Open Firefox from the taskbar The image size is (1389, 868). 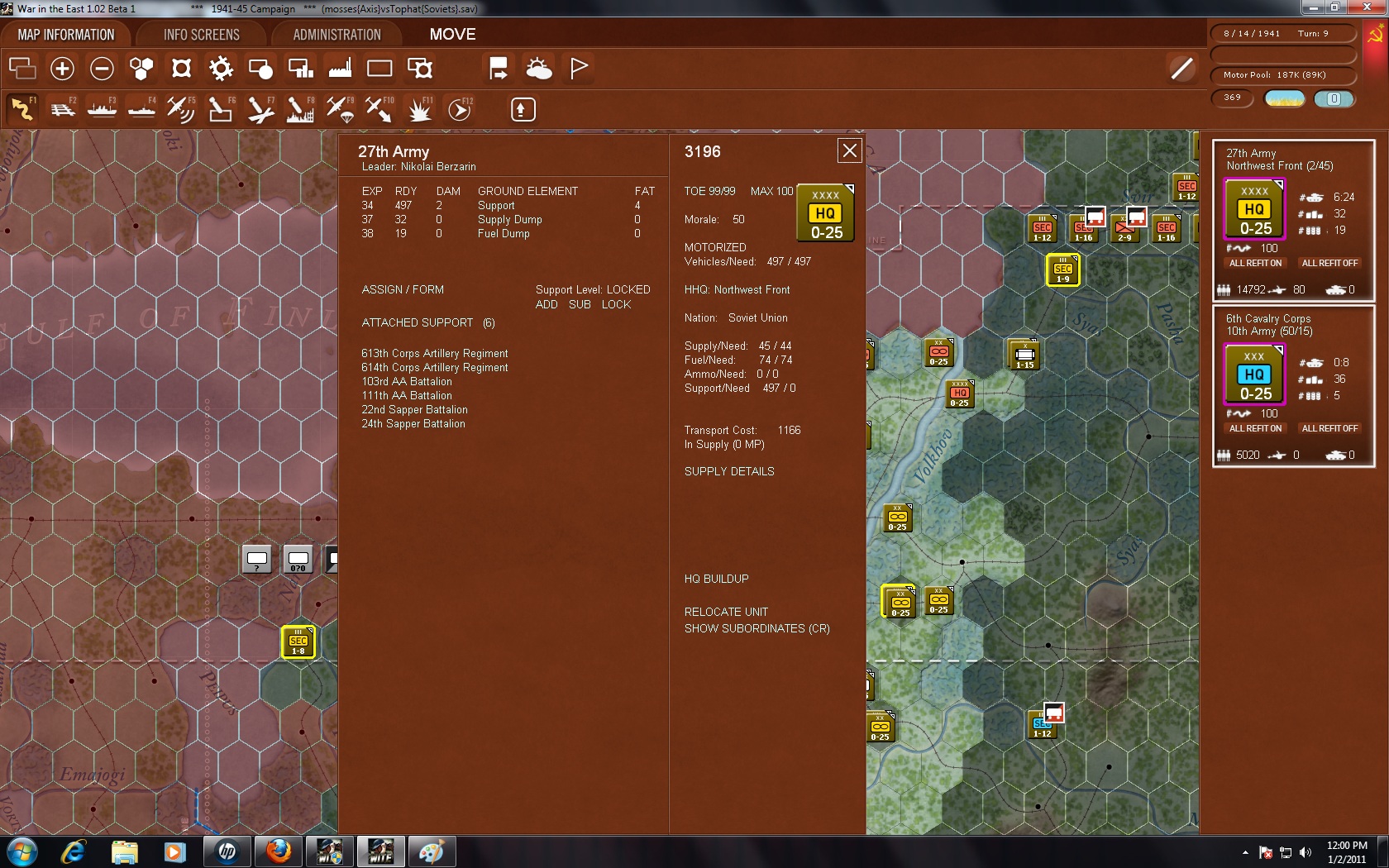(278, 851)
